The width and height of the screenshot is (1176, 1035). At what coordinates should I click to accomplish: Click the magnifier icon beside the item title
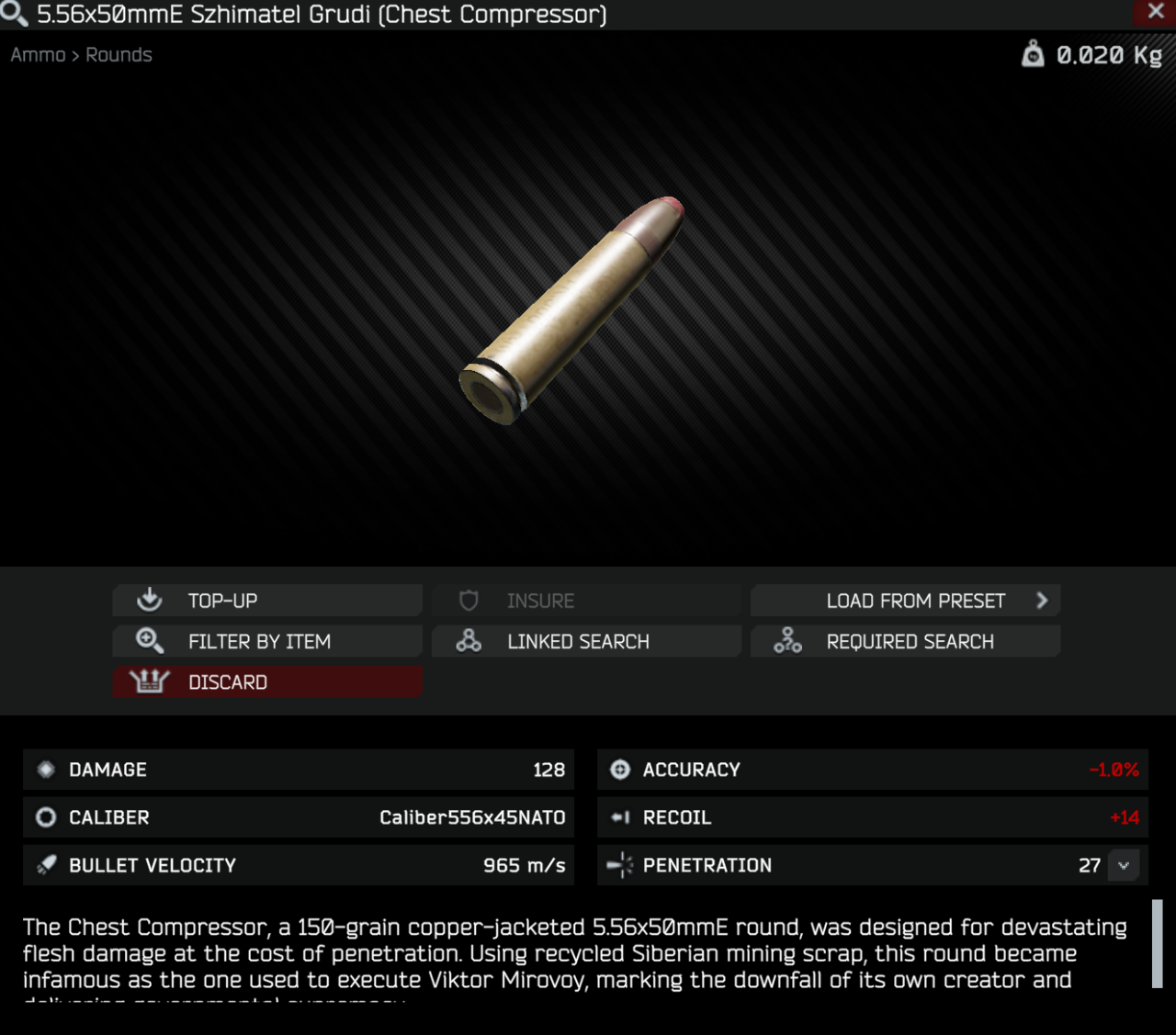coord(15,15)
